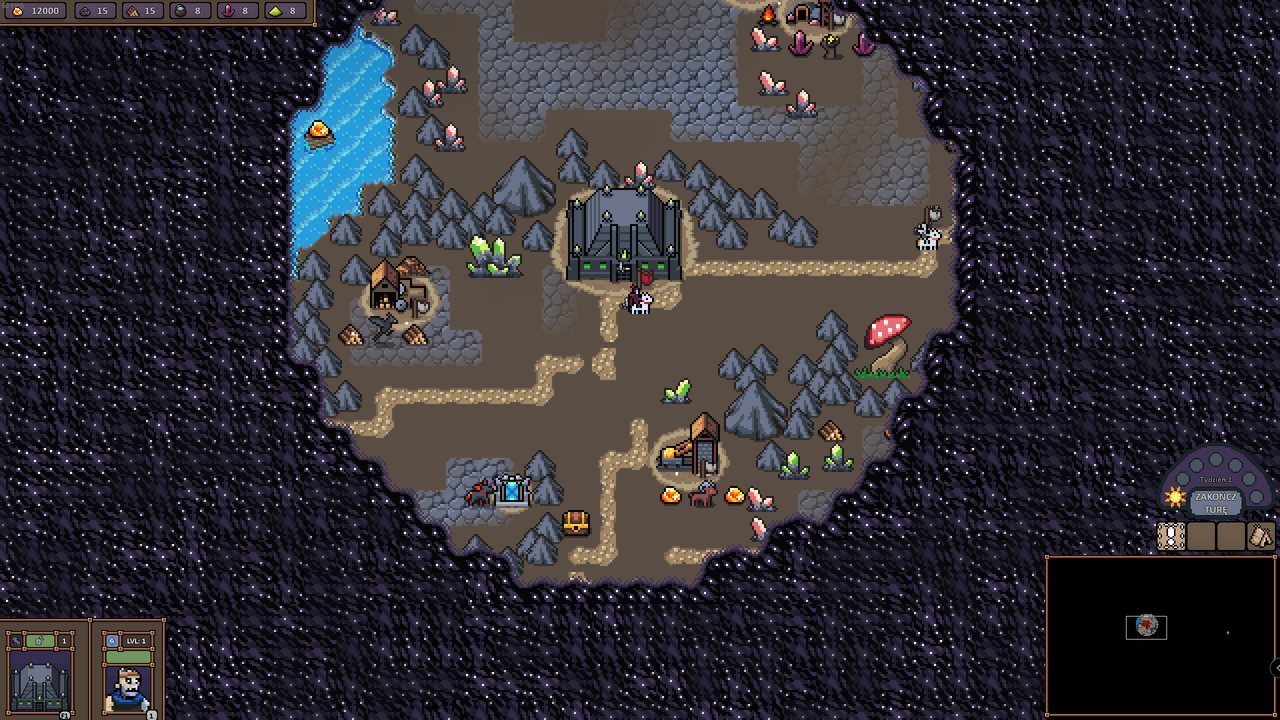Screen dimensions: 1280x720
Task: Open the scroll icon below the end-turn panel
Action: click(x=1170, y=536)
